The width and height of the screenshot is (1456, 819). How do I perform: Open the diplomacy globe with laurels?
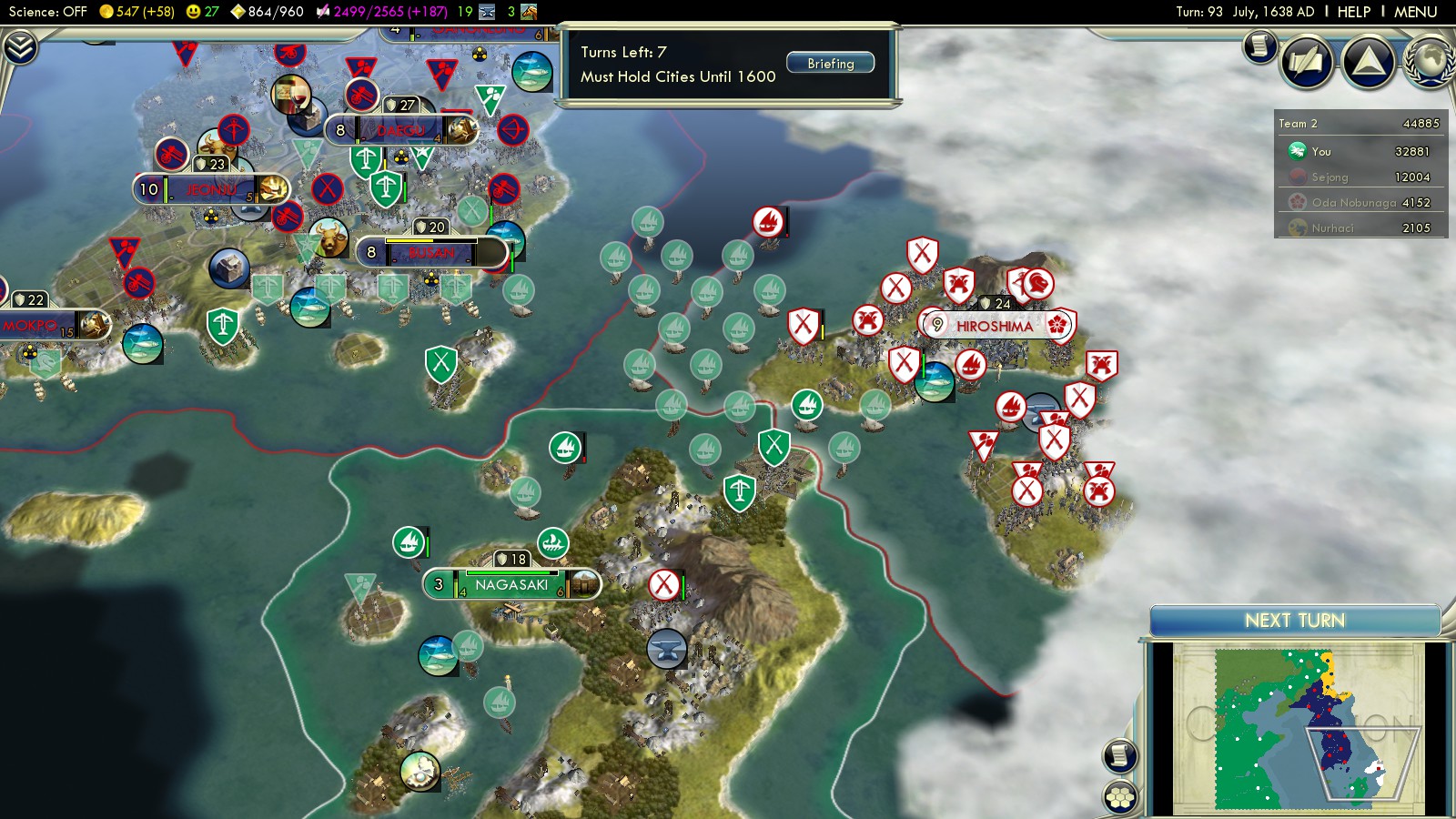(1431, 62)
